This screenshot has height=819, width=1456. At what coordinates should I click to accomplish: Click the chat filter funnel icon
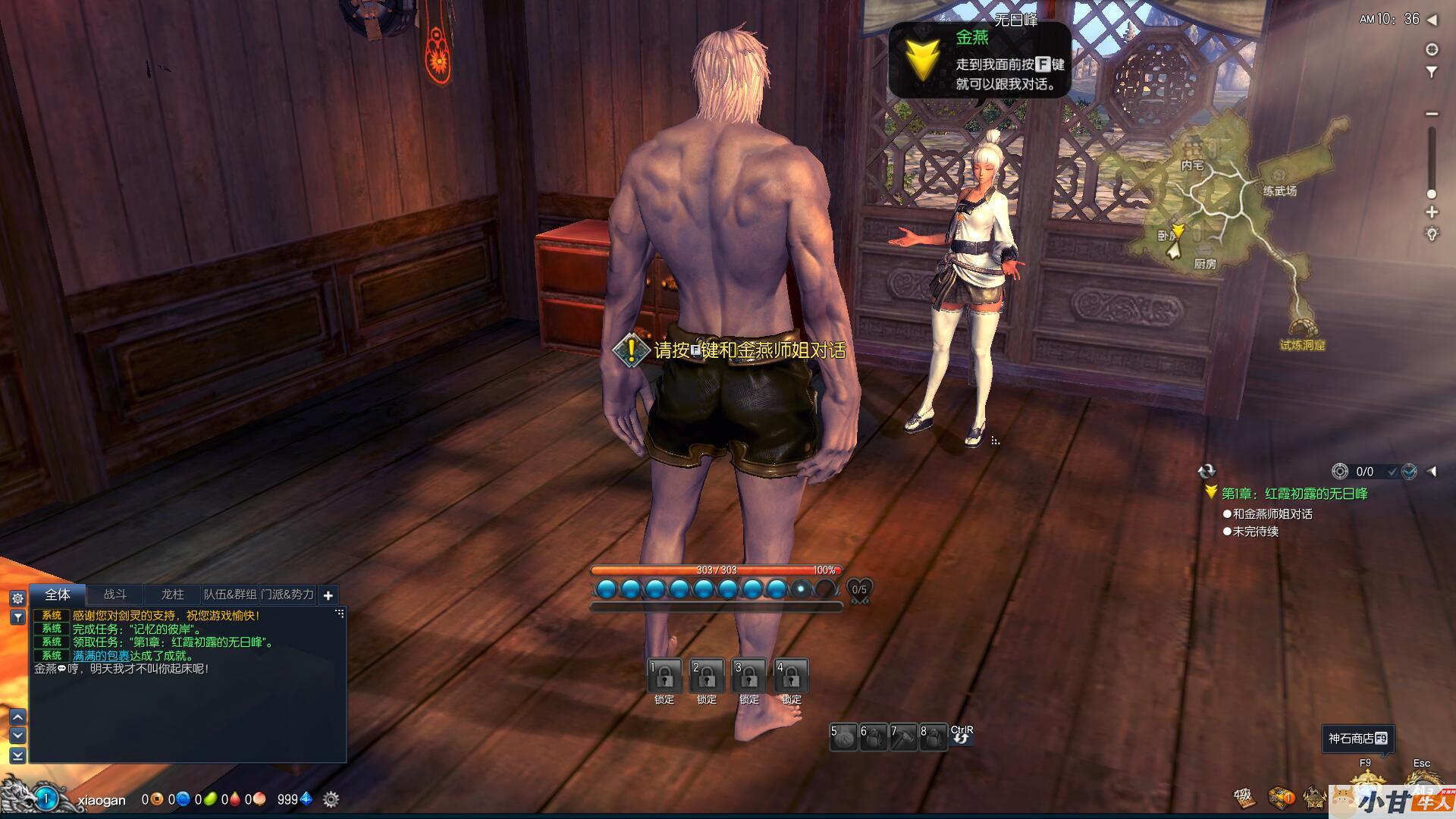point(17,618)
